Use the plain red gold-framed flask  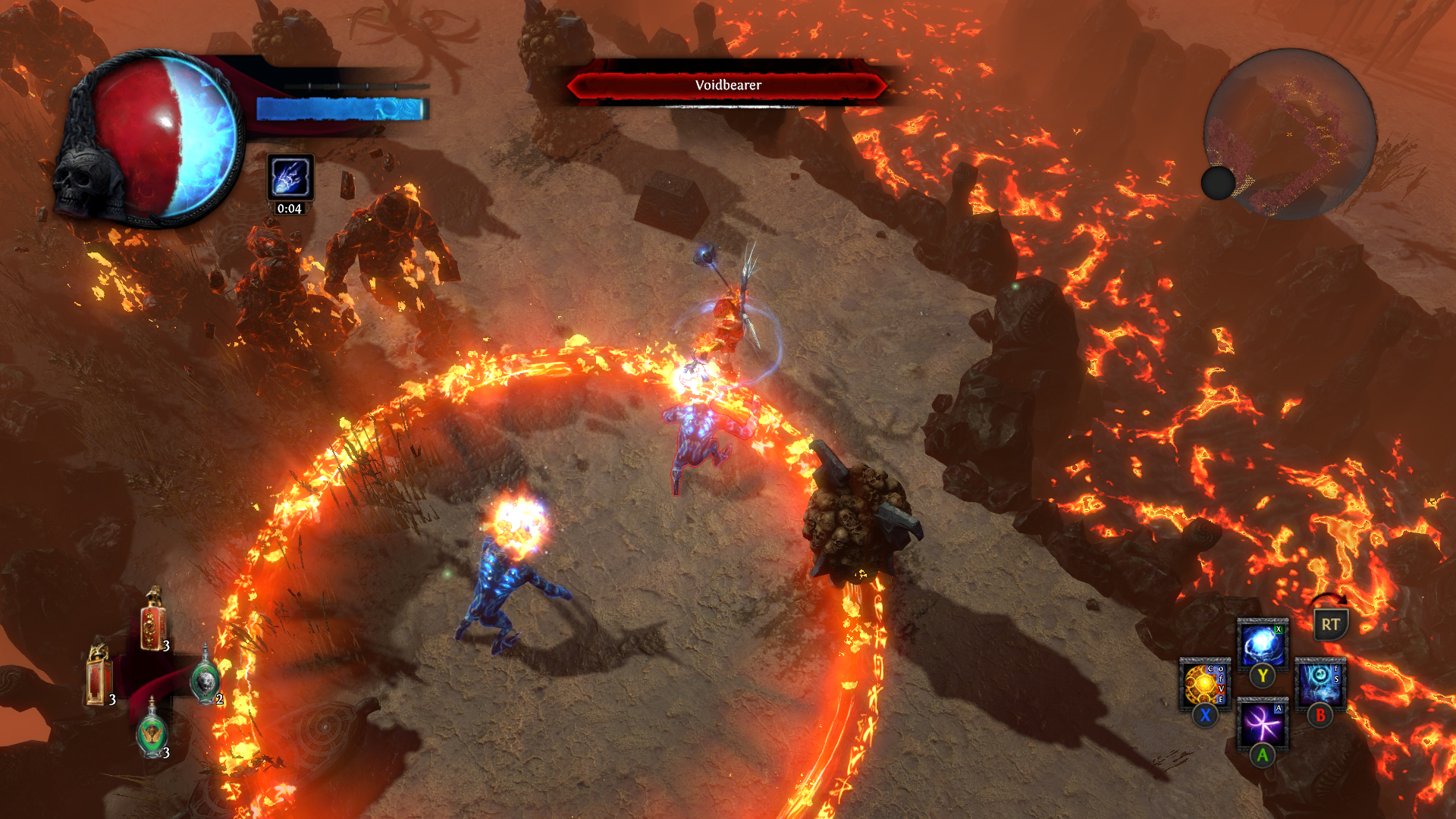pos(99,676)
